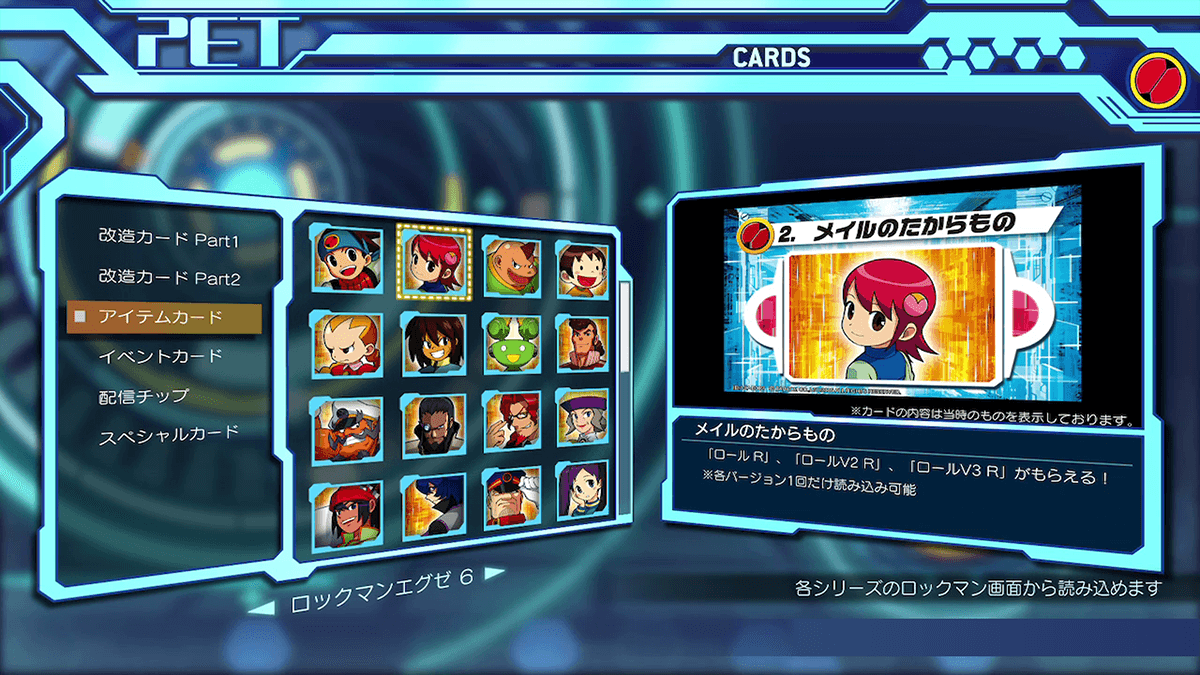The image size is (1200, 675).
Task: Select 改造カード Part2 in the list
Action: (169, 277)
